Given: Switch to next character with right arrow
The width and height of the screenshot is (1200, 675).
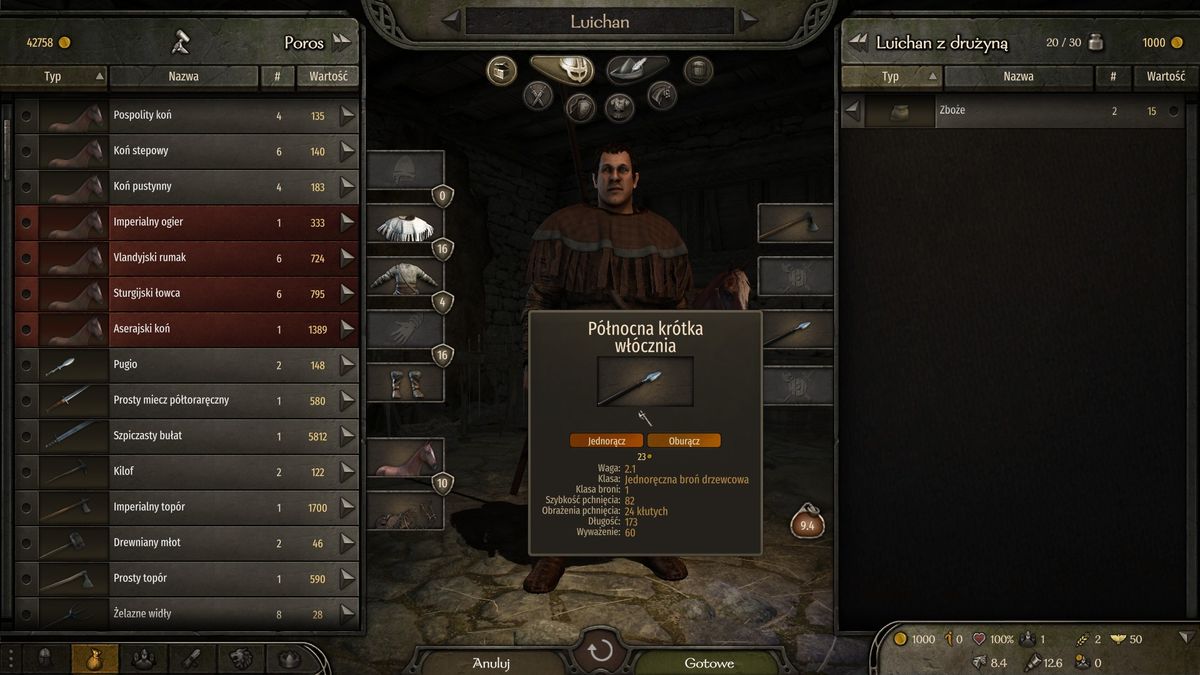Looking at the screenshot, I should 748,20.
